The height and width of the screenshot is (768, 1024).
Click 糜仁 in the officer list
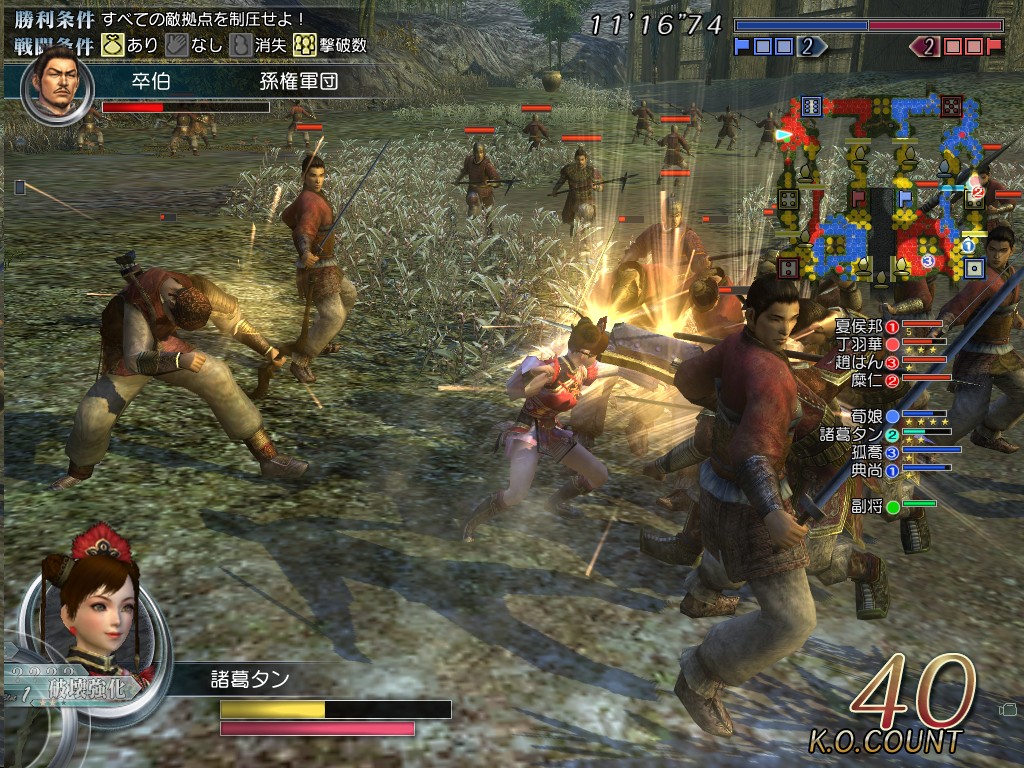point(863,380)
